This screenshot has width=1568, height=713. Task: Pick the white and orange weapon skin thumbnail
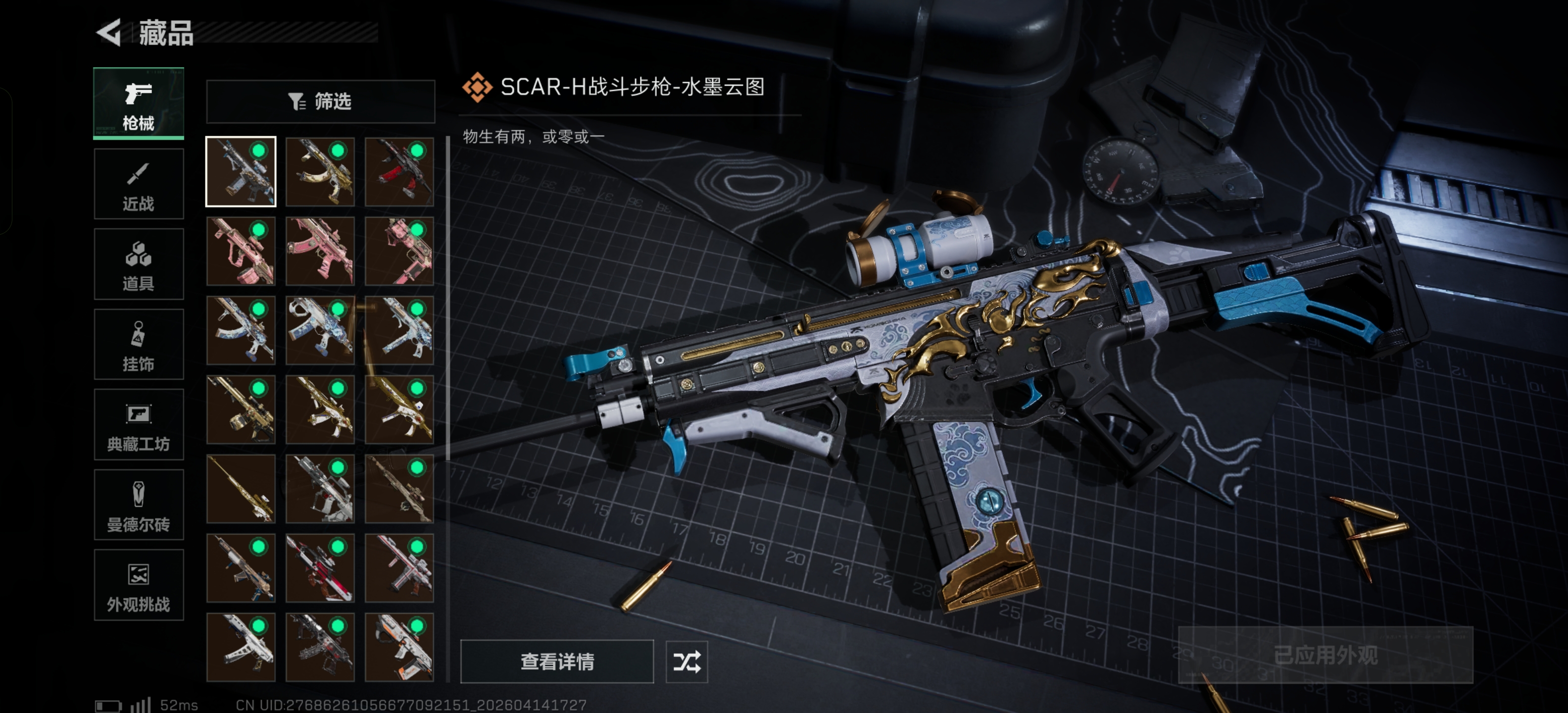click(x=399, y=647)
